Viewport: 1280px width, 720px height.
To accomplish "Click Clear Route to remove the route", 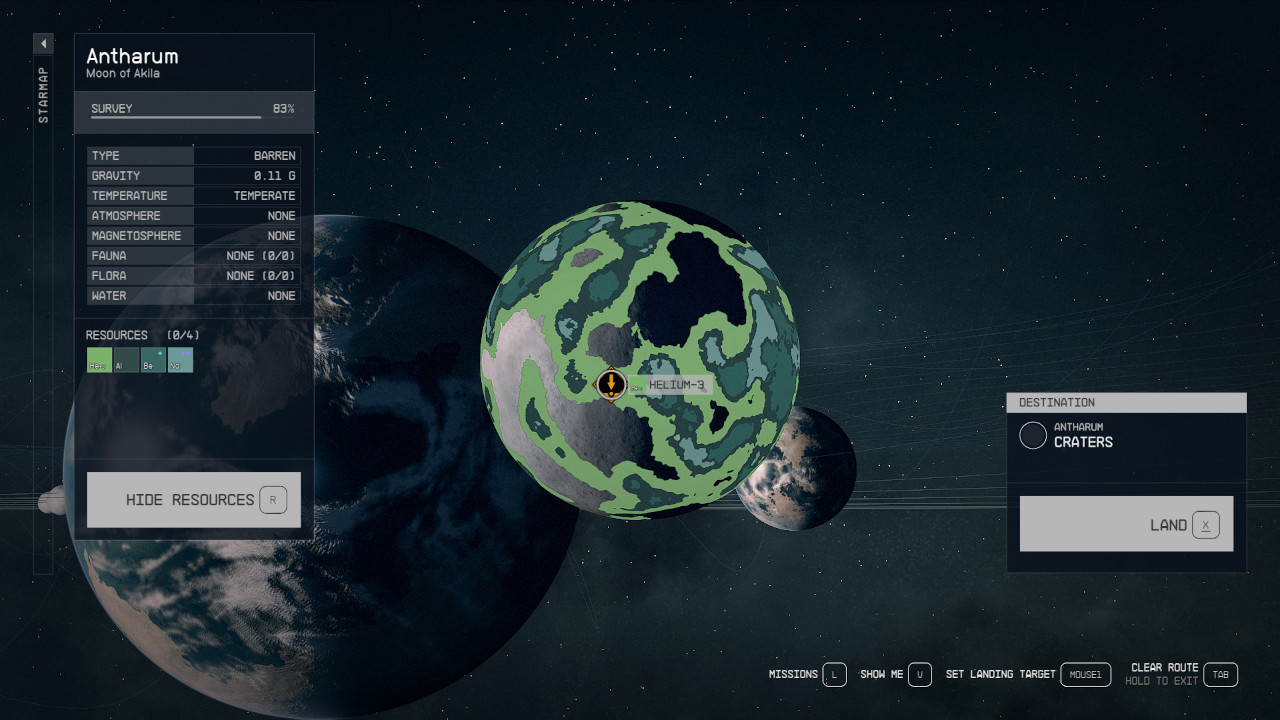I will point(1163,667).
